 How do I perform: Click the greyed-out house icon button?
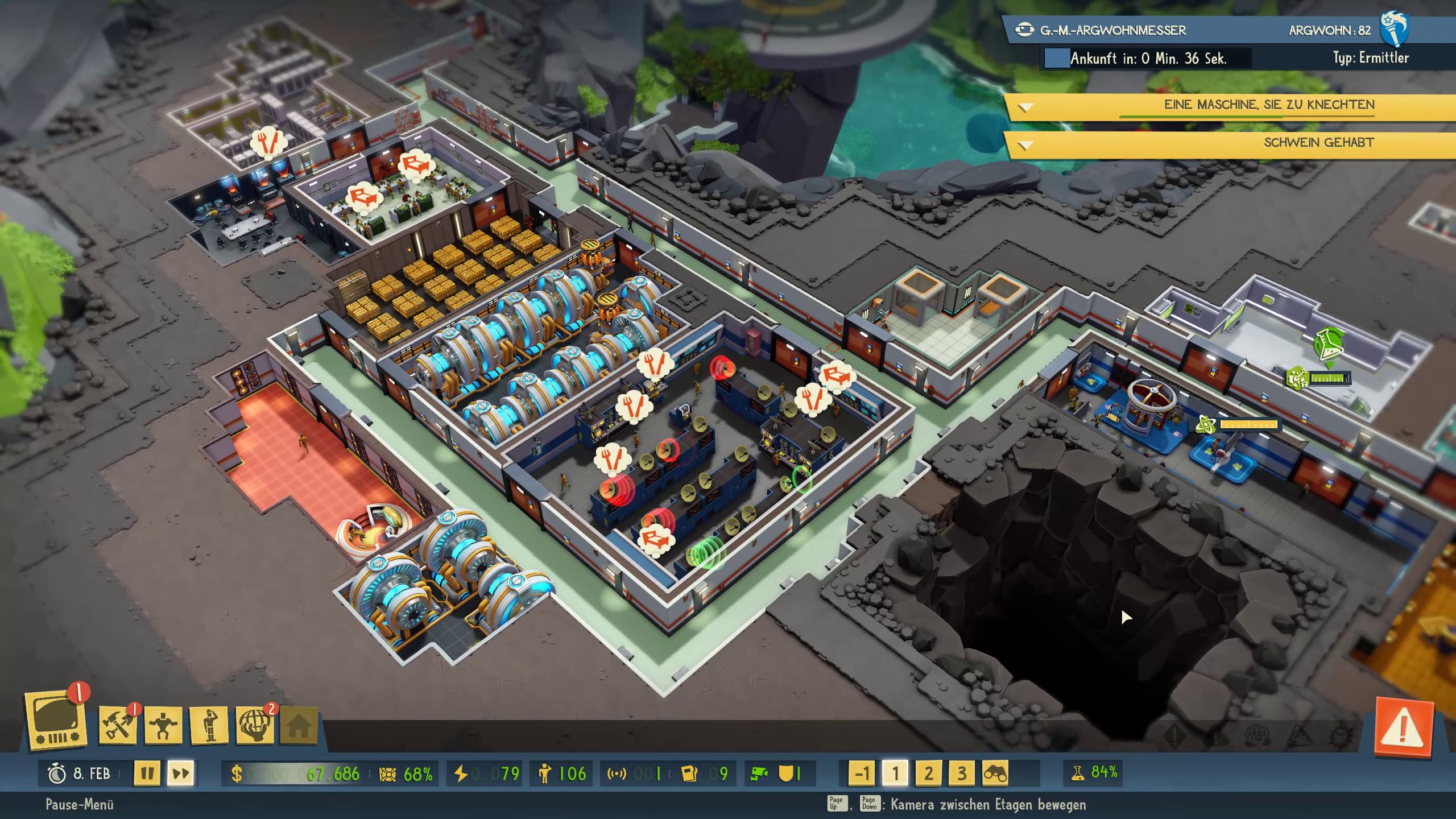[x=299, y=725]
